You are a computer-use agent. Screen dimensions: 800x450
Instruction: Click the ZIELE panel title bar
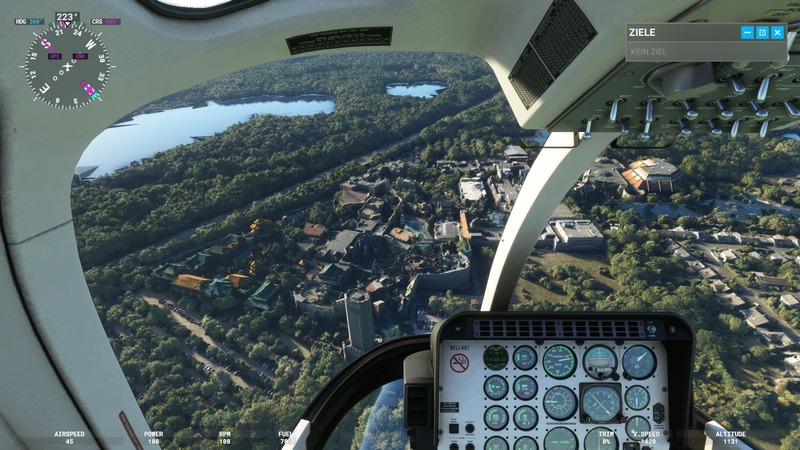680,33
